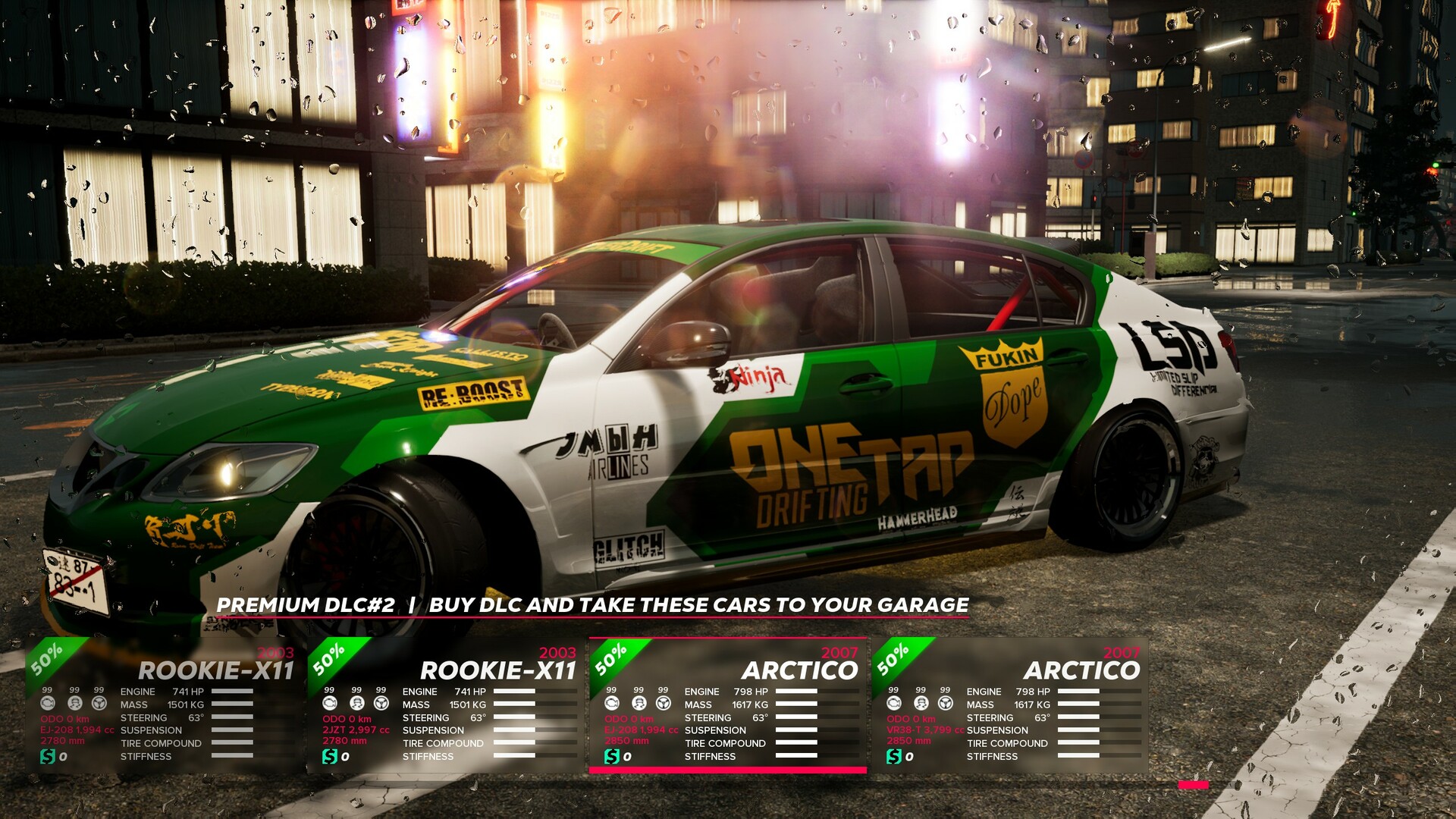Viewport: 1456px width, 819px height.
Task: Click the ODO 0 km odometer text on first card
Action: coord(64,720)
